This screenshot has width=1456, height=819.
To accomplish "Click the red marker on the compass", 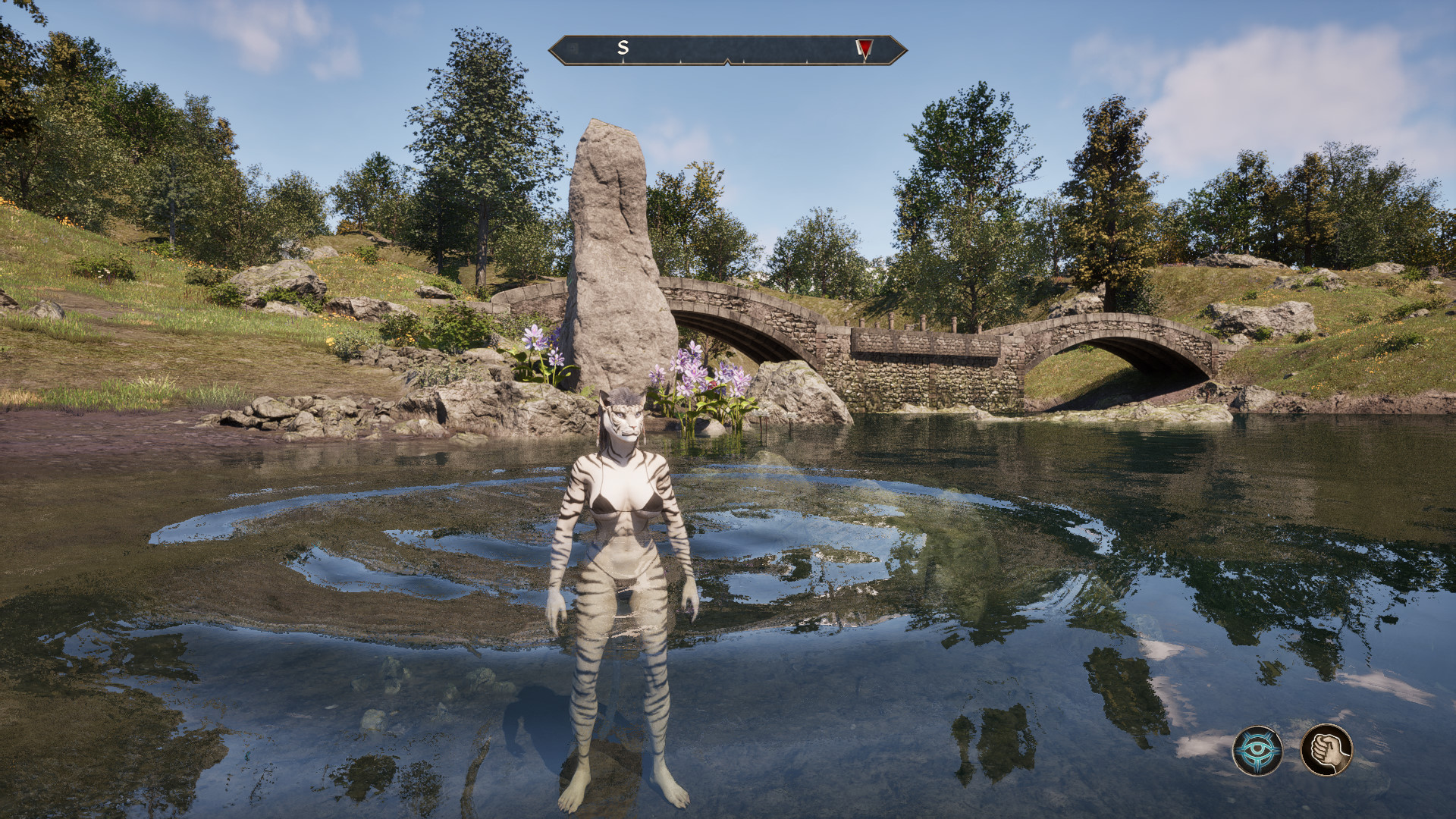I will point(864,49).
